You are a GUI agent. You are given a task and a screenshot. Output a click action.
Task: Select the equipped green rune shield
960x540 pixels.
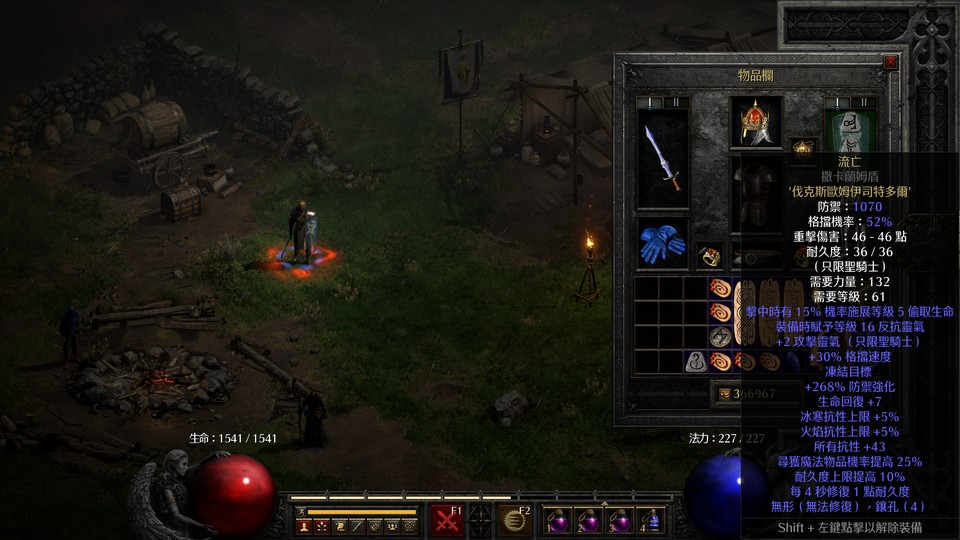pos(849,135)
